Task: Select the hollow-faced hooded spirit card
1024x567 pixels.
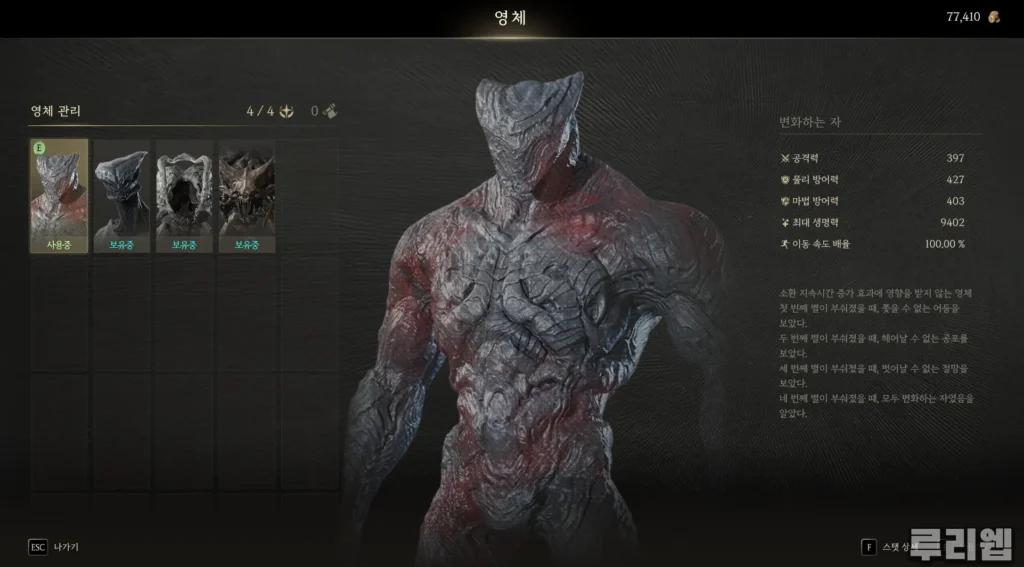Action: [x=184, y=195]
